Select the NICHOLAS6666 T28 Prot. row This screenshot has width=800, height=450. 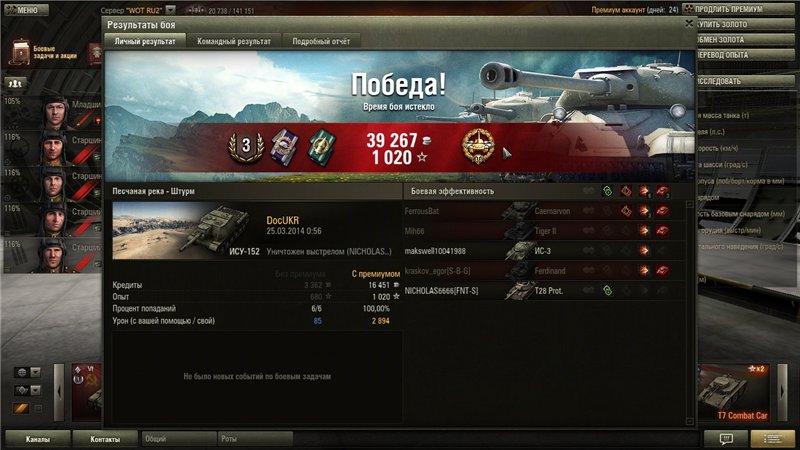pos(540,291)
